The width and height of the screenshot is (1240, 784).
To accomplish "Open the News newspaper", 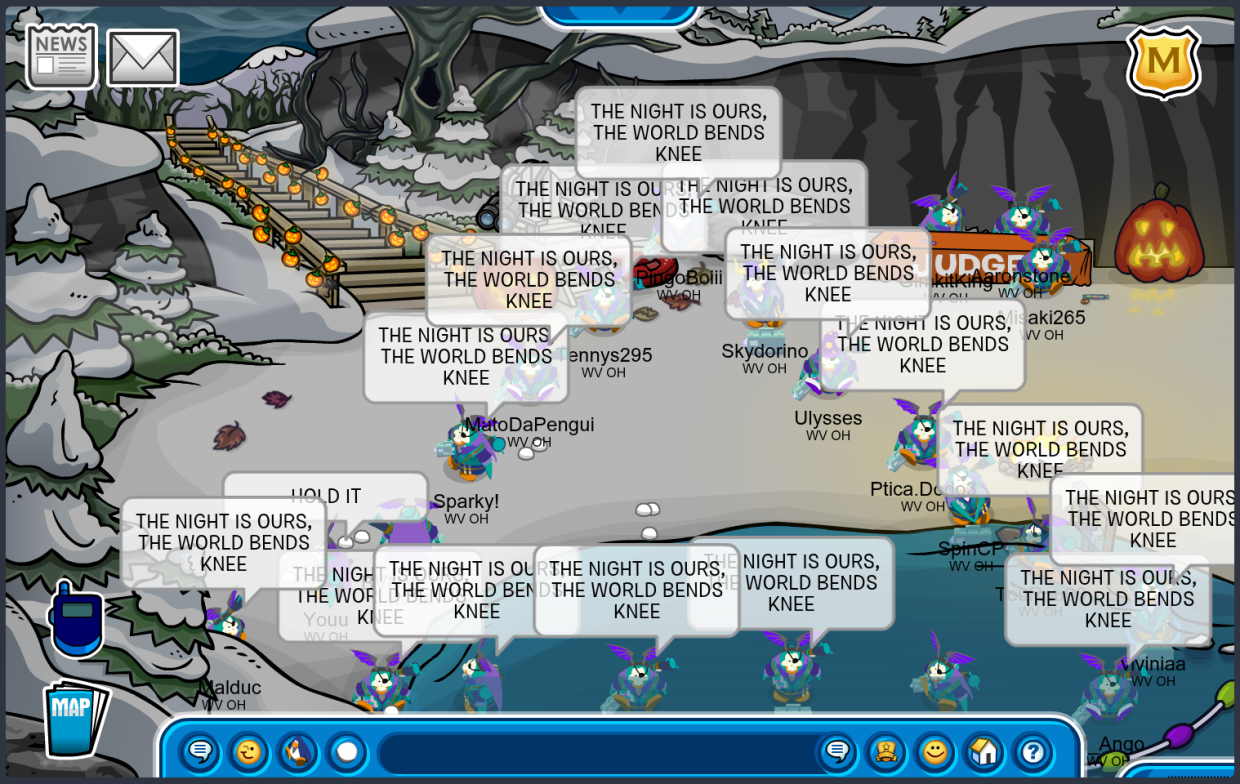I will [61, 57].
